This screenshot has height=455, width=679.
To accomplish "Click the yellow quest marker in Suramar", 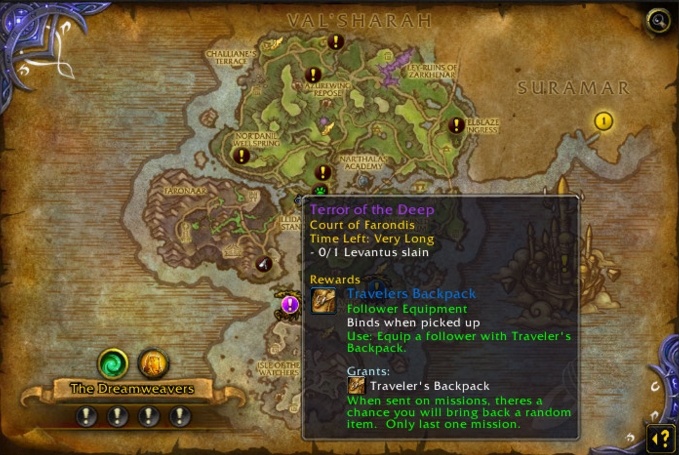I will click(x=603, y=122).
